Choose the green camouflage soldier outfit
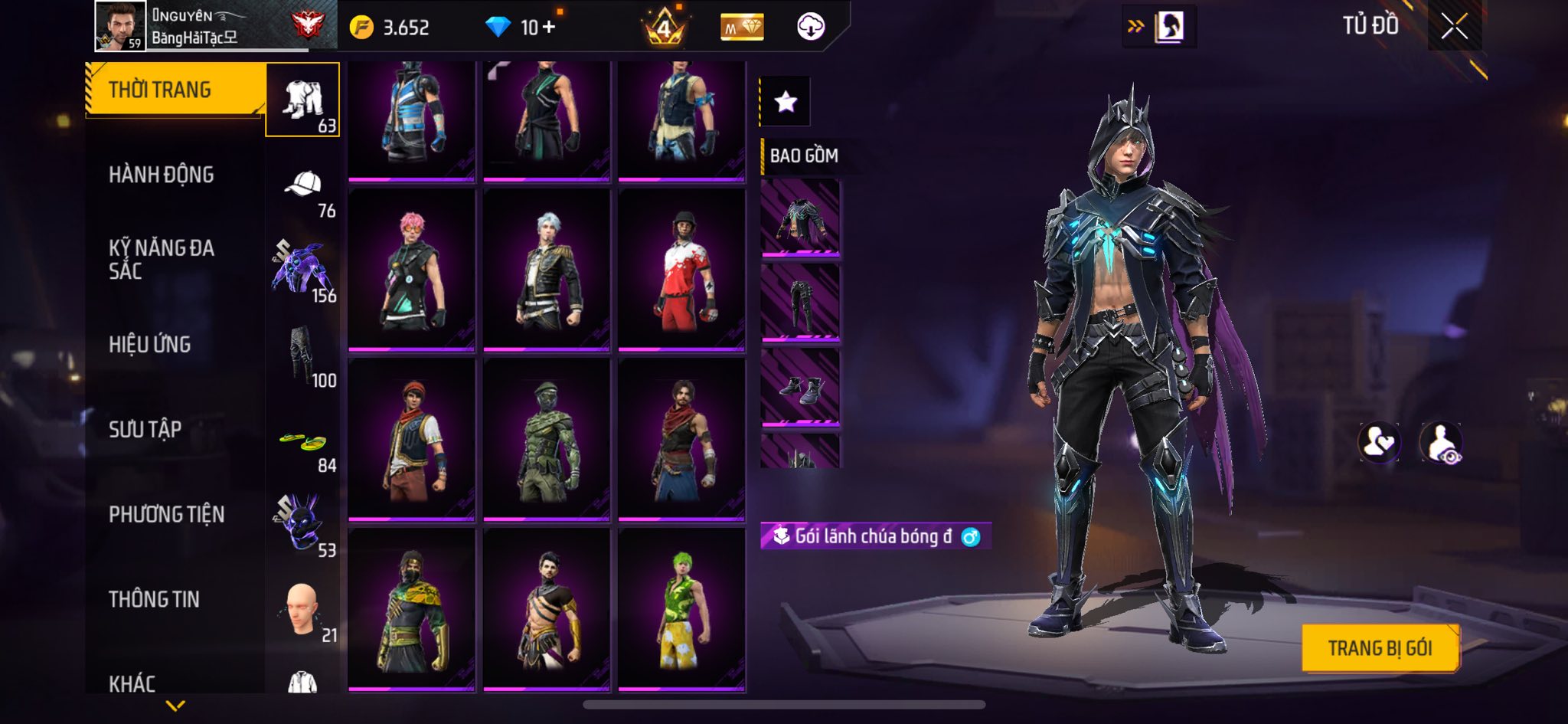Viewport: 1568px width, 724px height. [547, 440]
